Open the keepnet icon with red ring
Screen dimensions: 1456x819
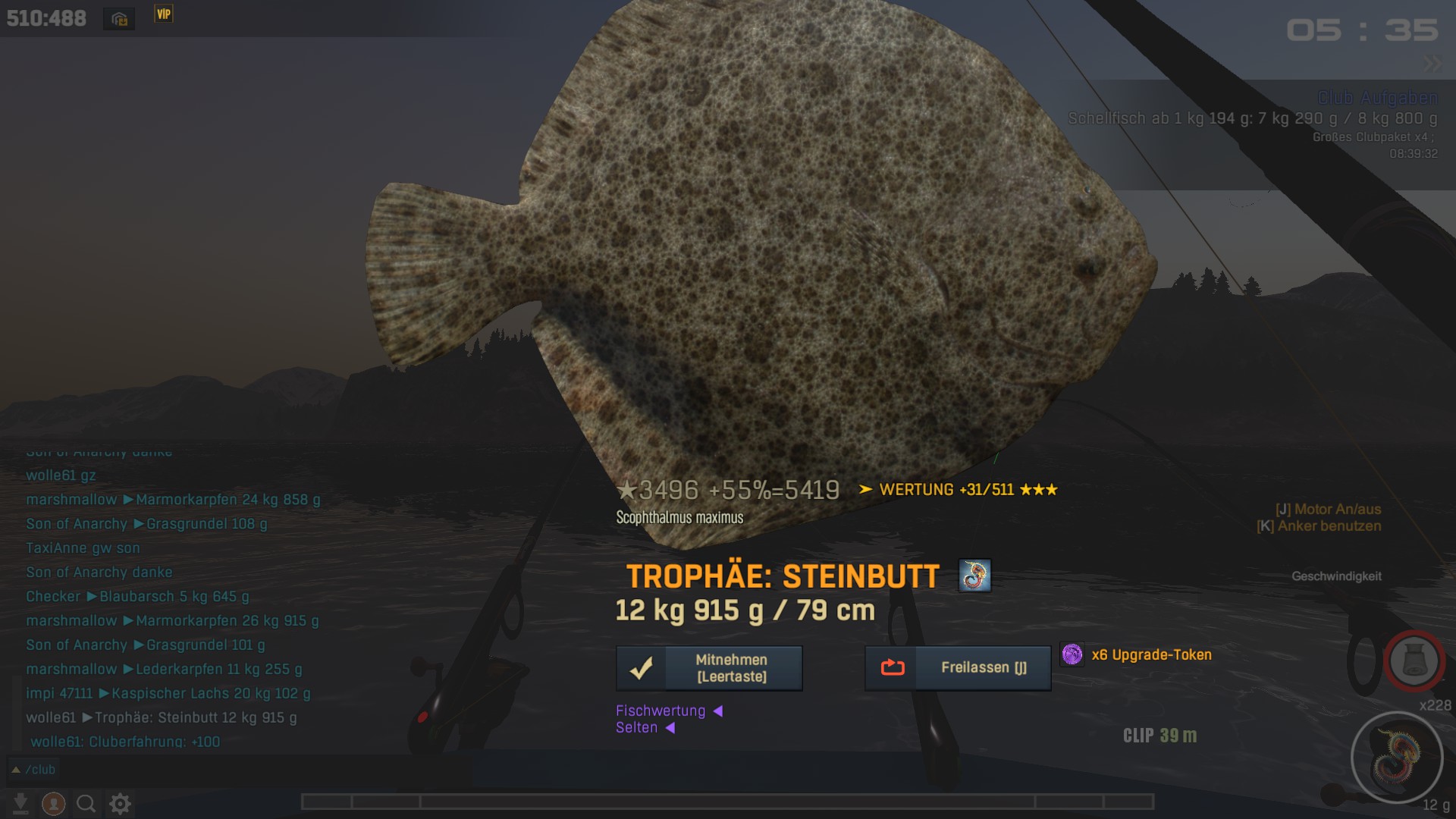[1414, 661]
